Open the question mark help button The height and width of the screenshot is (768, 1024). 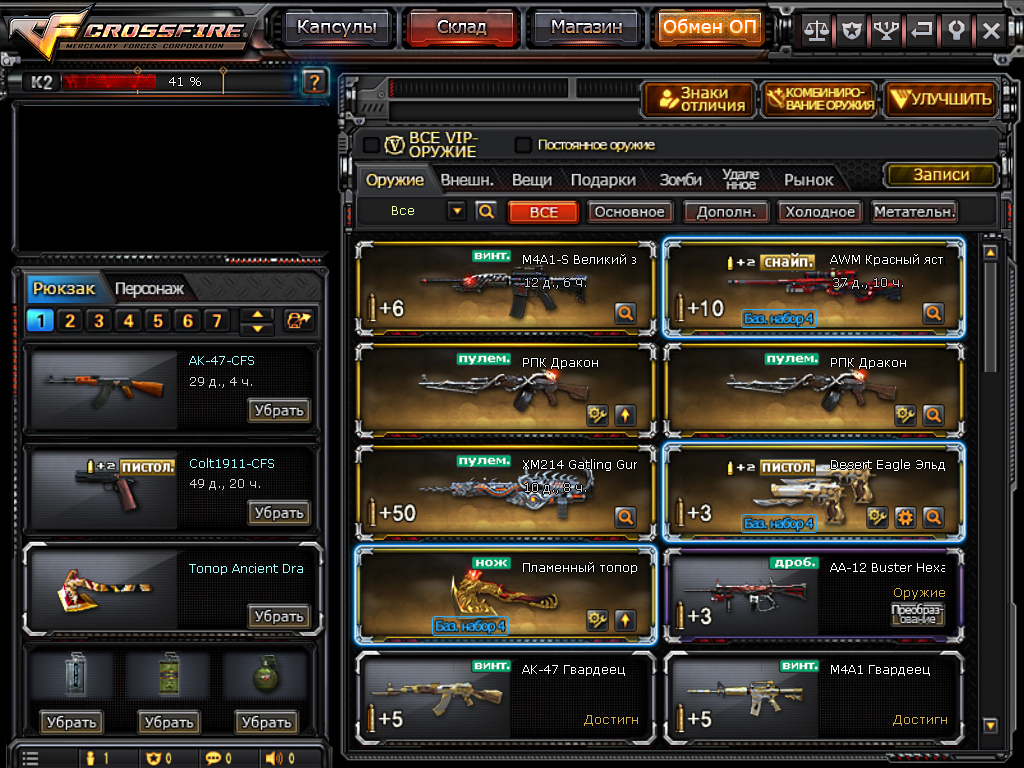coord(314,81)
